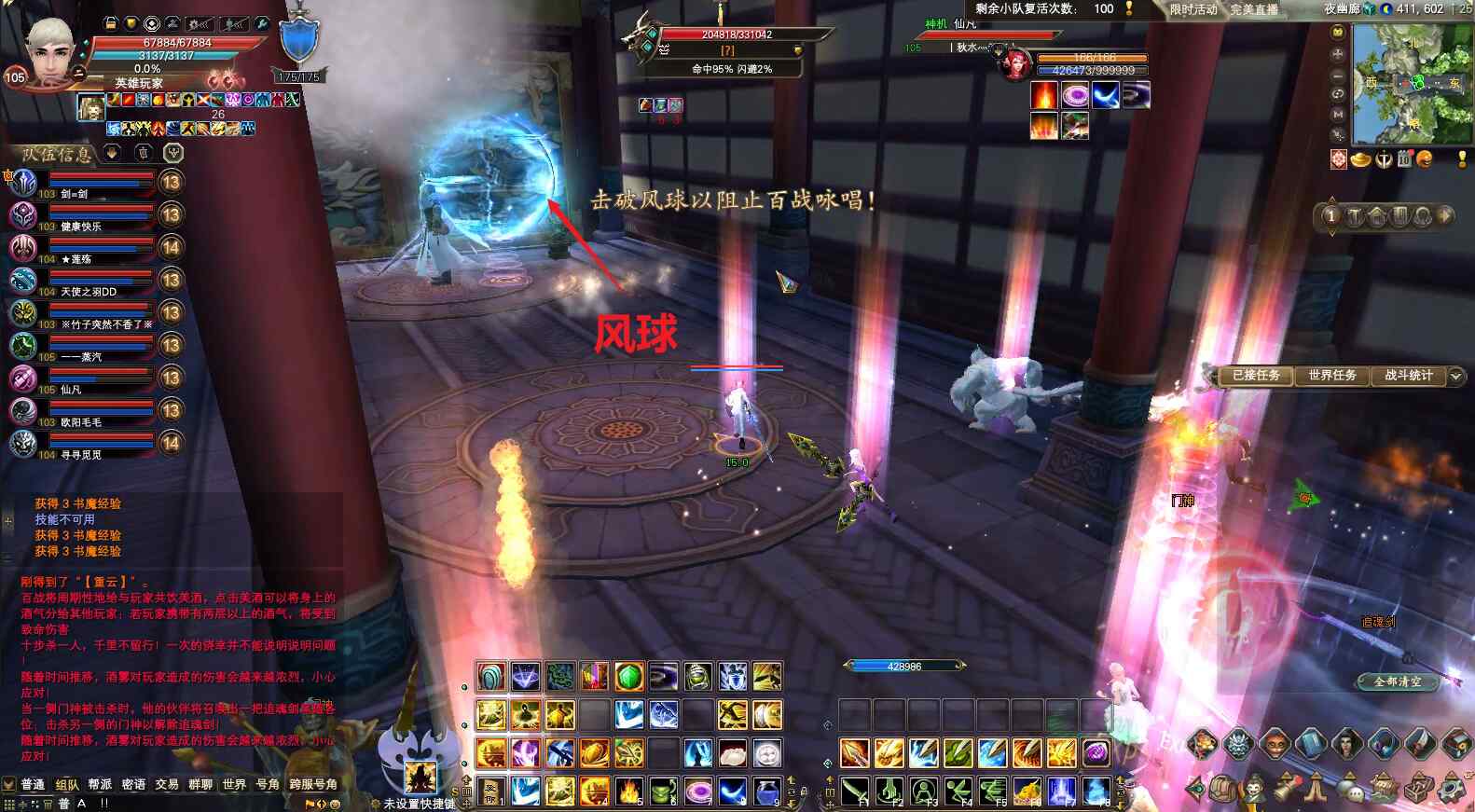Open the 完美直播 menu
Viewport: 1475px width, 812px height.
tap(1254, 9)
